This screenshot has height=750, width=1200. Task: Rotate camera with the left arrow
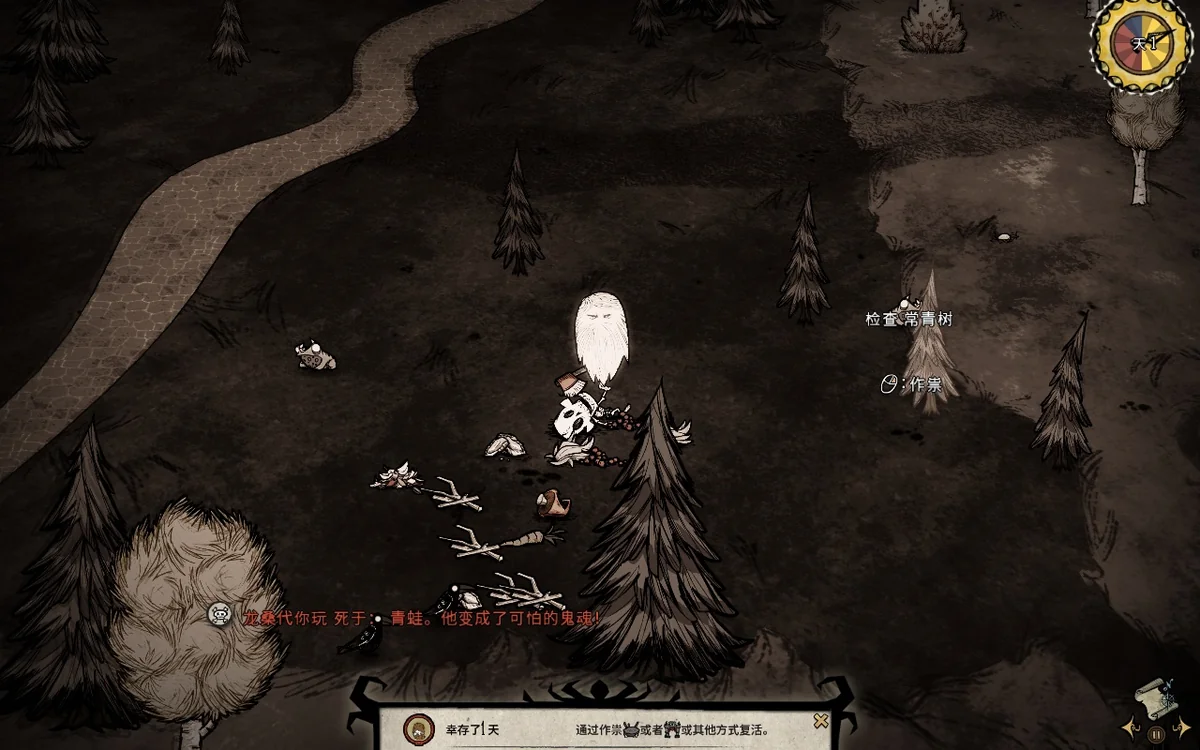click(1130, 729)
